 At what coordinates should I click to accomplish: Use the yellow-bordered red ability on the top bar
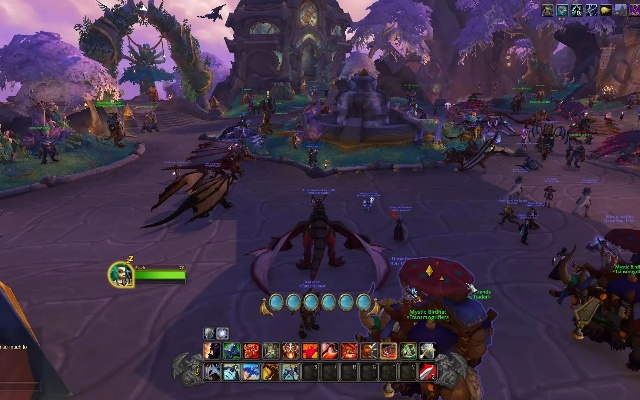[x=389, y=351]
